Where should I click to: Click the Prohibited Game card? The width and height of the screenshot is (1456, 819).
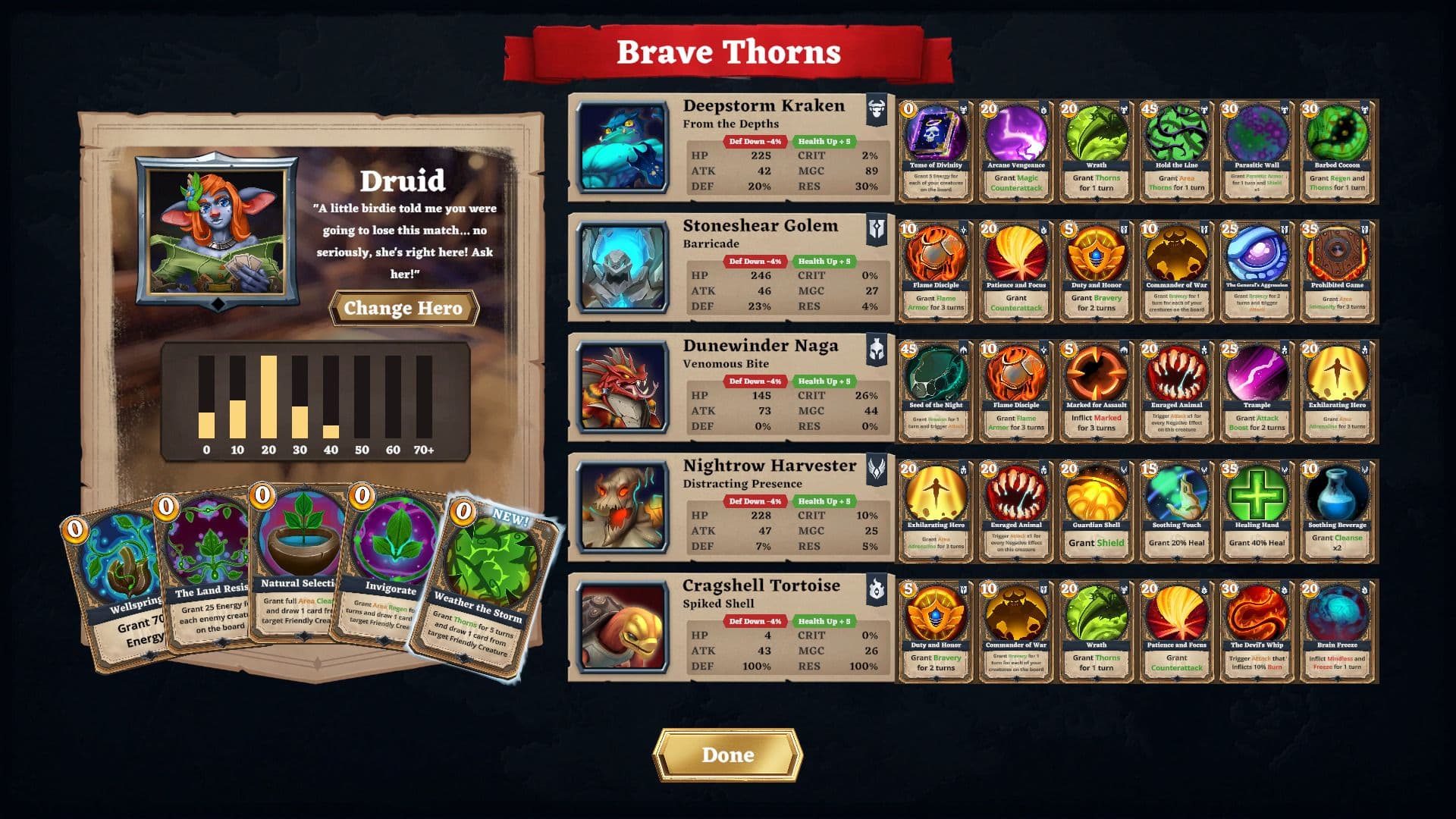pyautogui.click(x=1336, y=269)
